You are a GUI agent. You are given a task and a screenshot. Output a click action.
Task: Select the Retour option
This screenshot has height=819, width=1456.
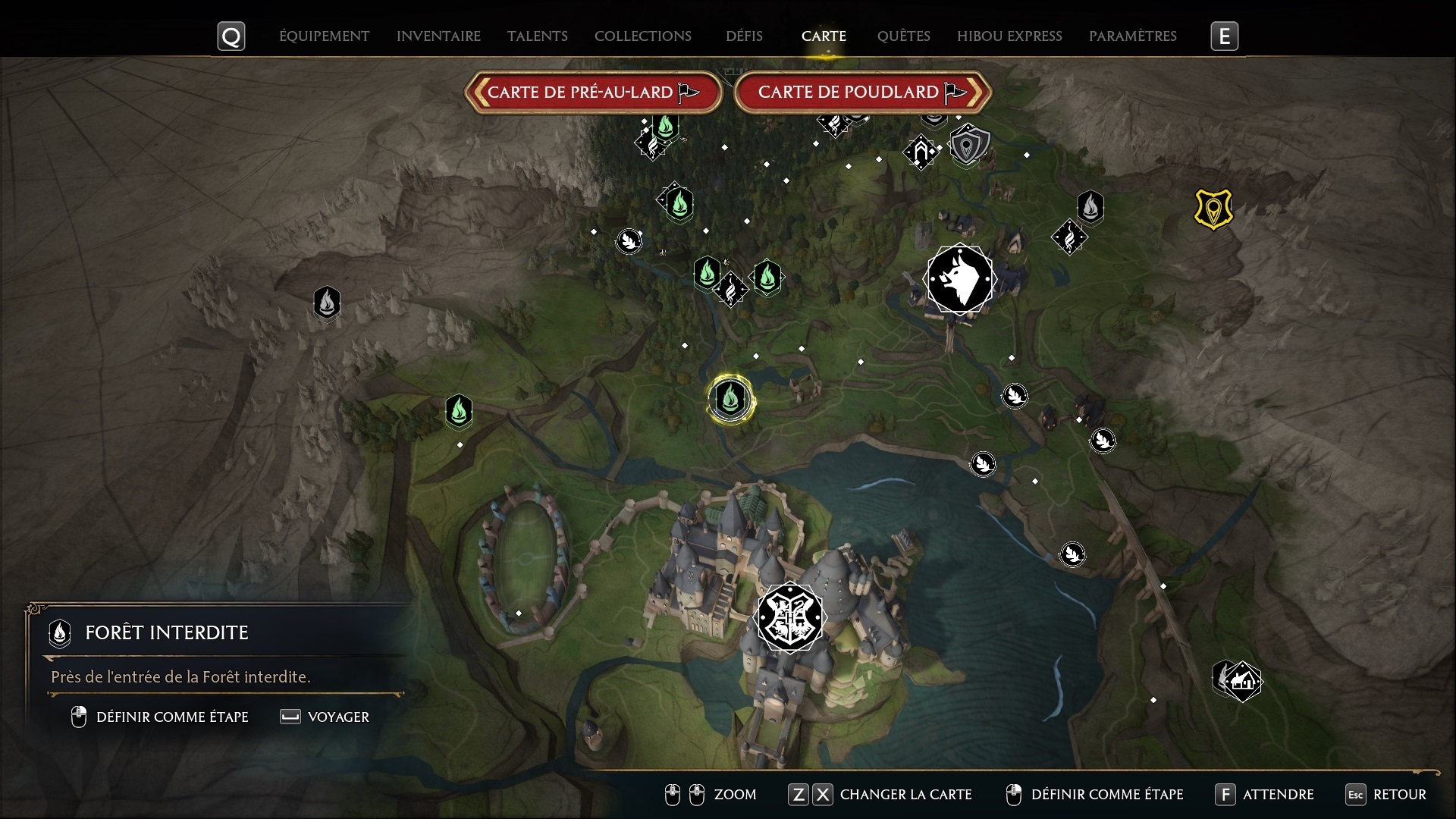[x=1399, y=795]
